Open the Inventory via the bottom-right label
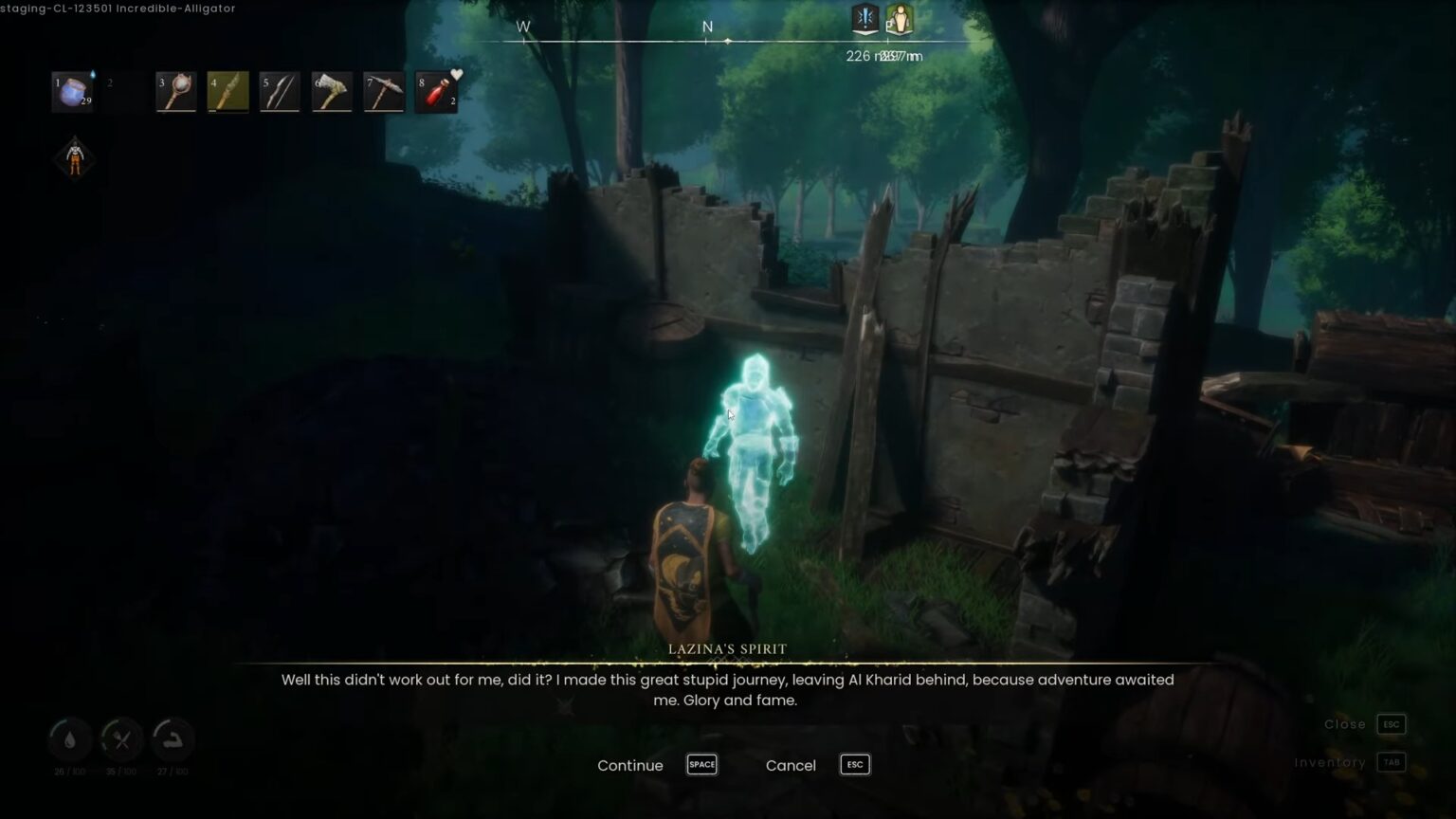Screen dimensions: 1456x819 coord(1330,762)
